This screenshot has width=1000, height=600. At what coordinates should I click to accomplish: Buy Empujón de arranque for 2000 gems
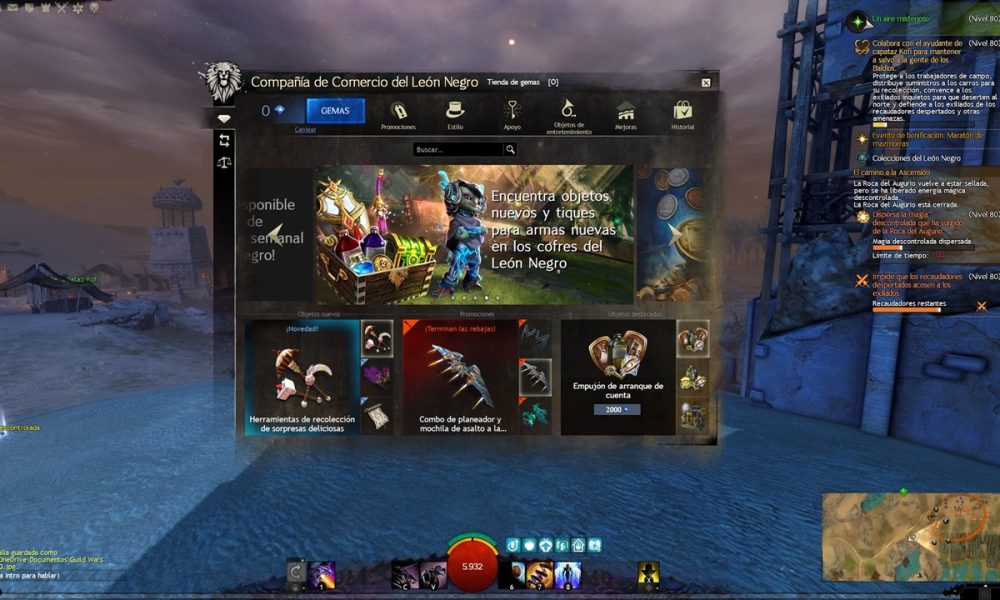(x=617, y=409)
